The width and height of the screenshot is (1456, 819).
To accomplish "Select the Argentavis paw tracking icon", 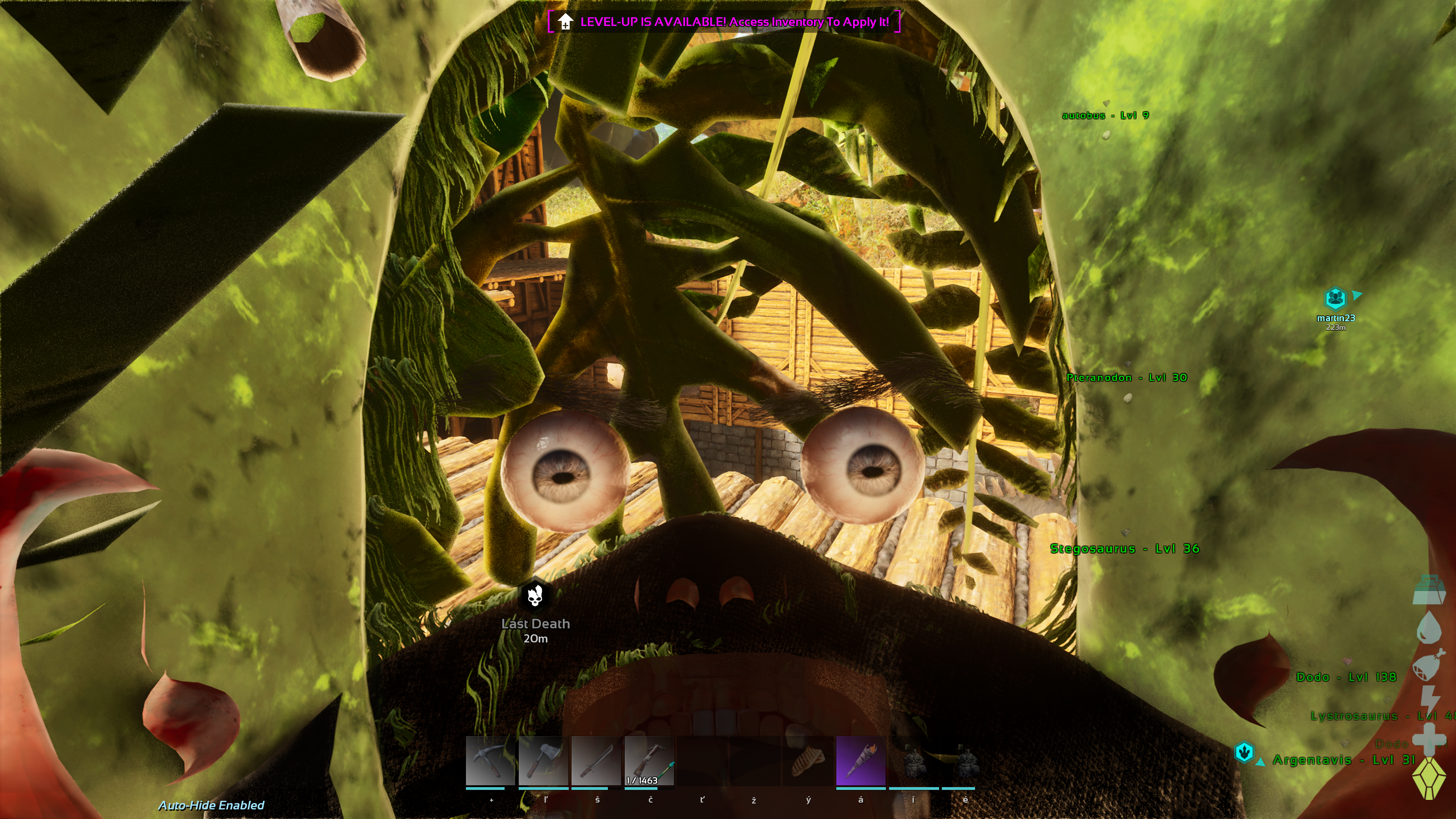I will click(1244, 752).
